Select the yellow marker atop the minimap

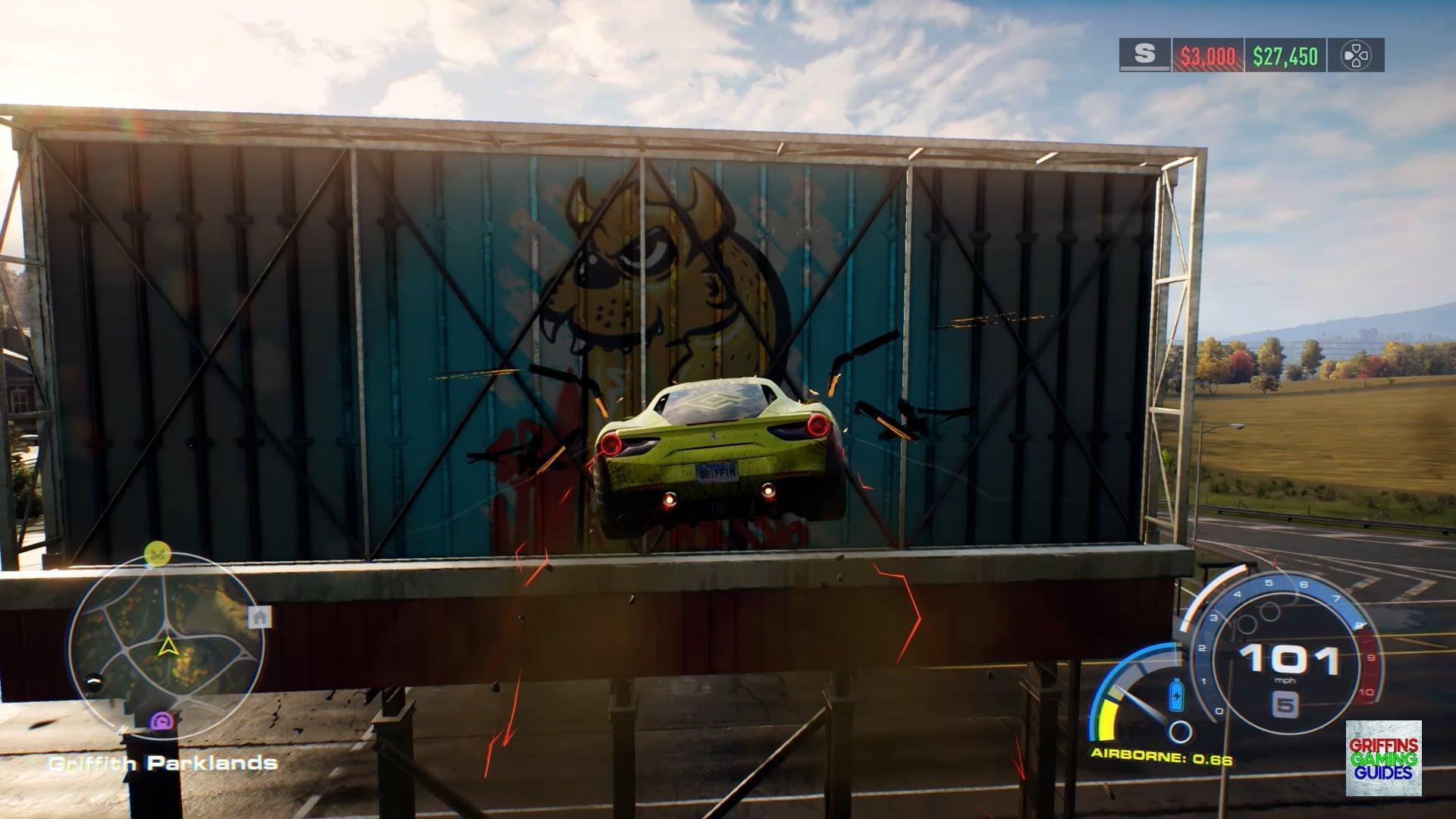[157, 554]
